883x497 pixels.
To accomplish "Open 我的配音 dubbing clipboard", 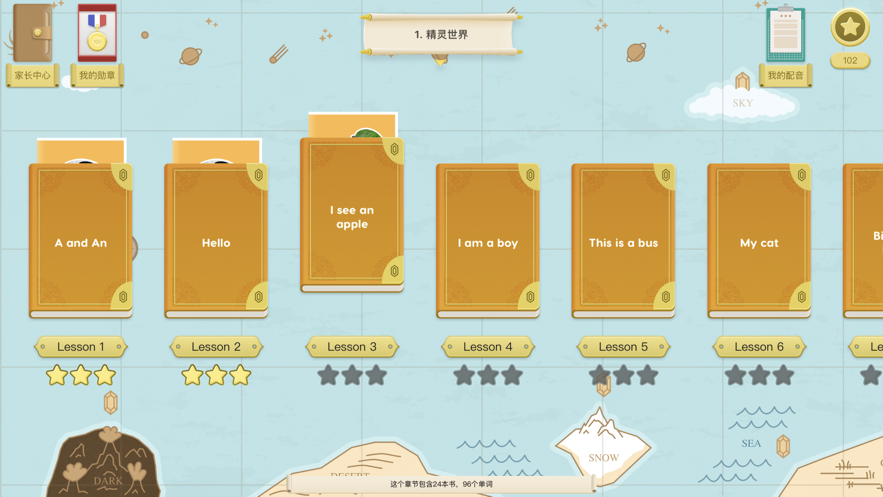I will [x=786, y=46].
